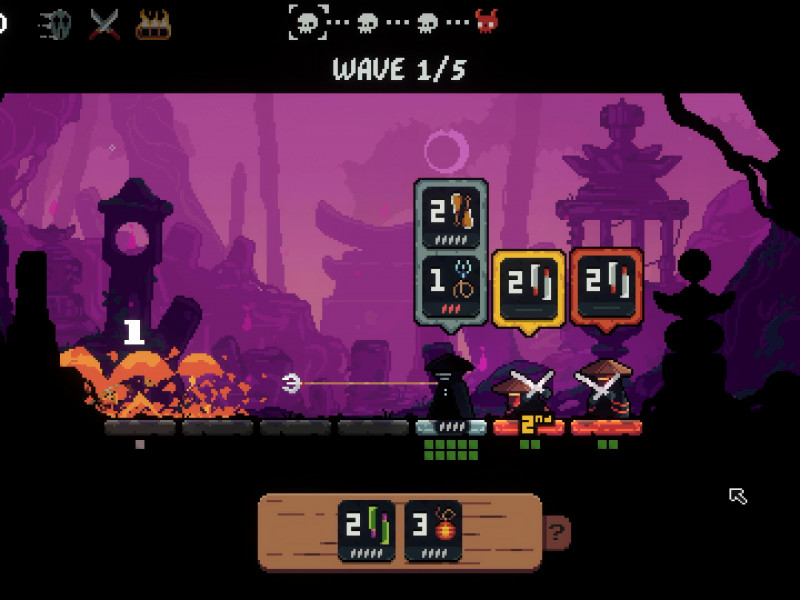Open the question mark help tab
The image size is (800, 600).
(558, 531)
